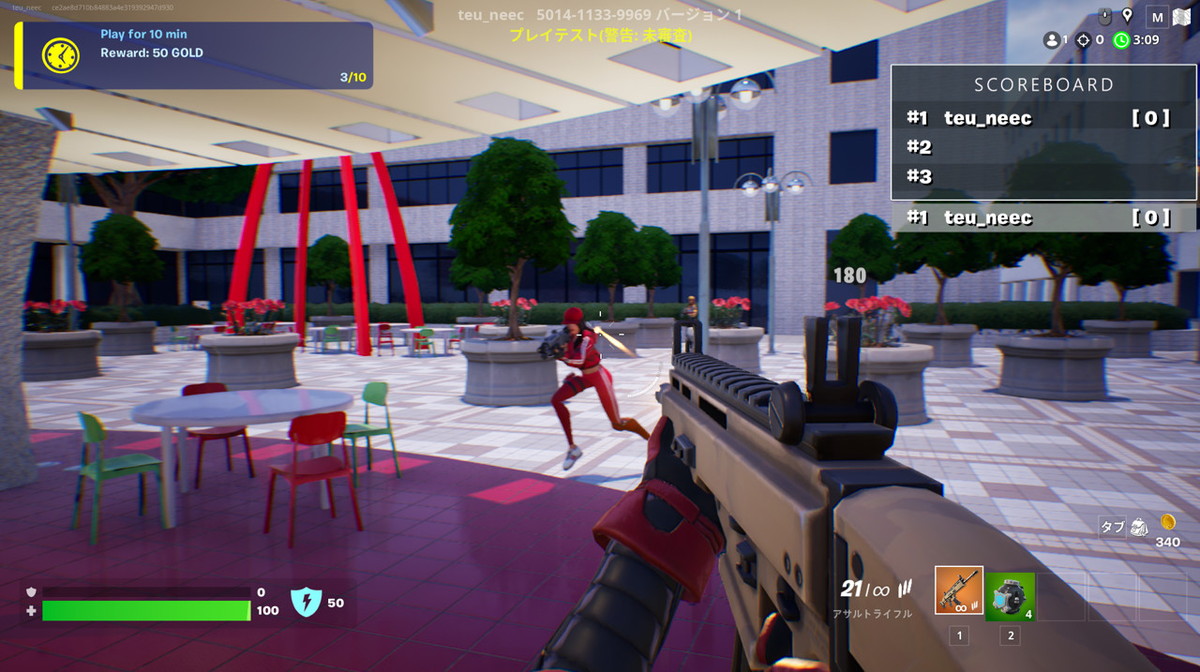Click the gold coin currency icon
This screenshot has height=672, width=1200.
(1167, 522)
